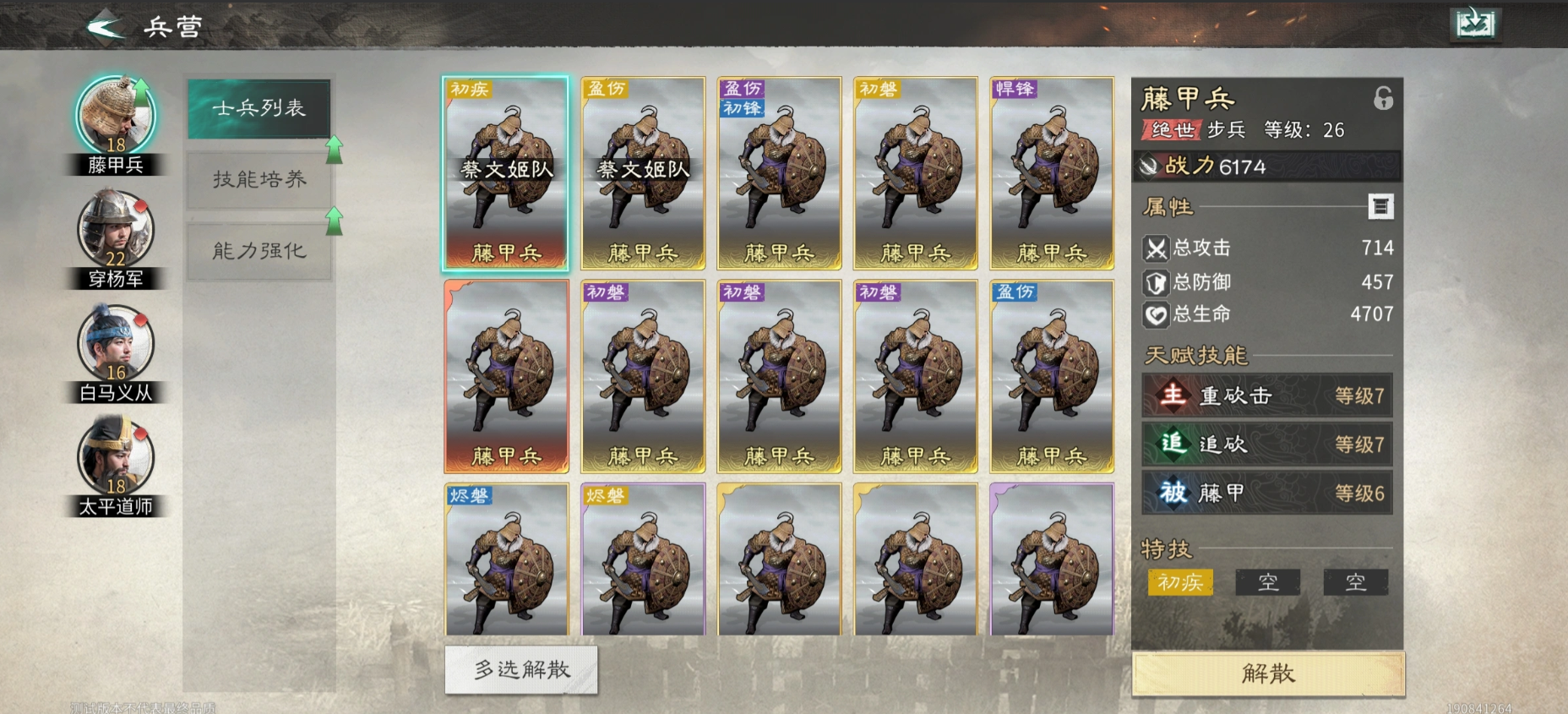
Task: Select the 蔡文姬队 card marked 初疾
Action: (x=505, y=173)
